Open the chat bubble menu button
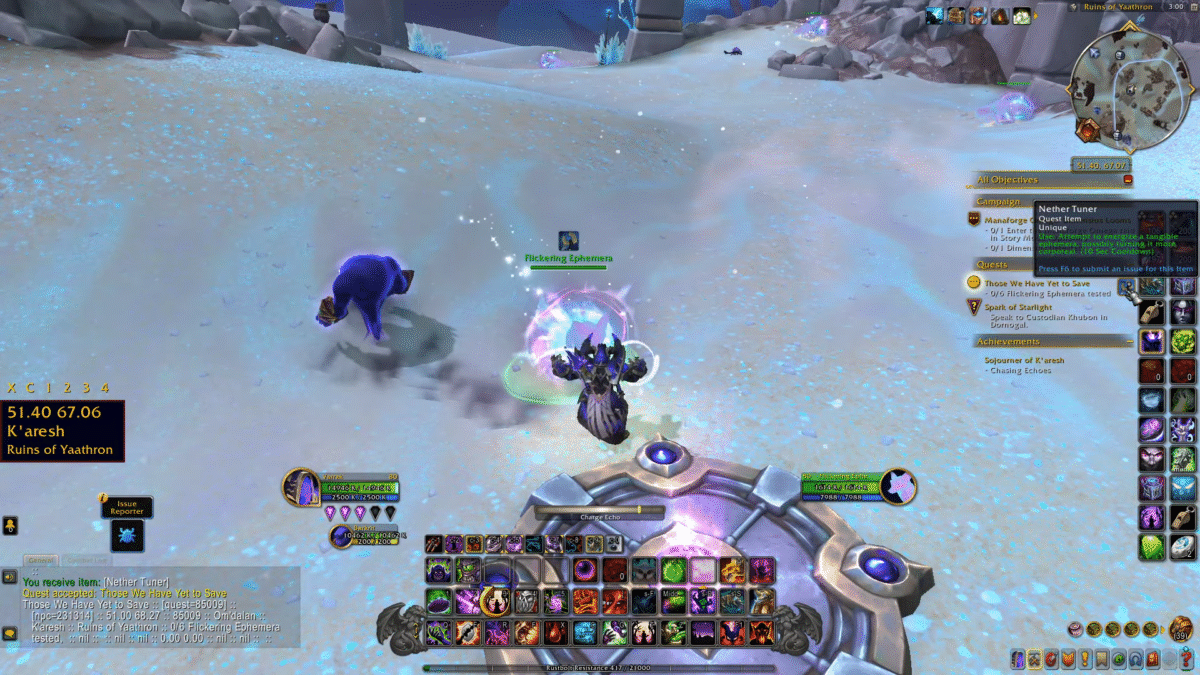Viewport: 1200px width, 675px height. 10,633
